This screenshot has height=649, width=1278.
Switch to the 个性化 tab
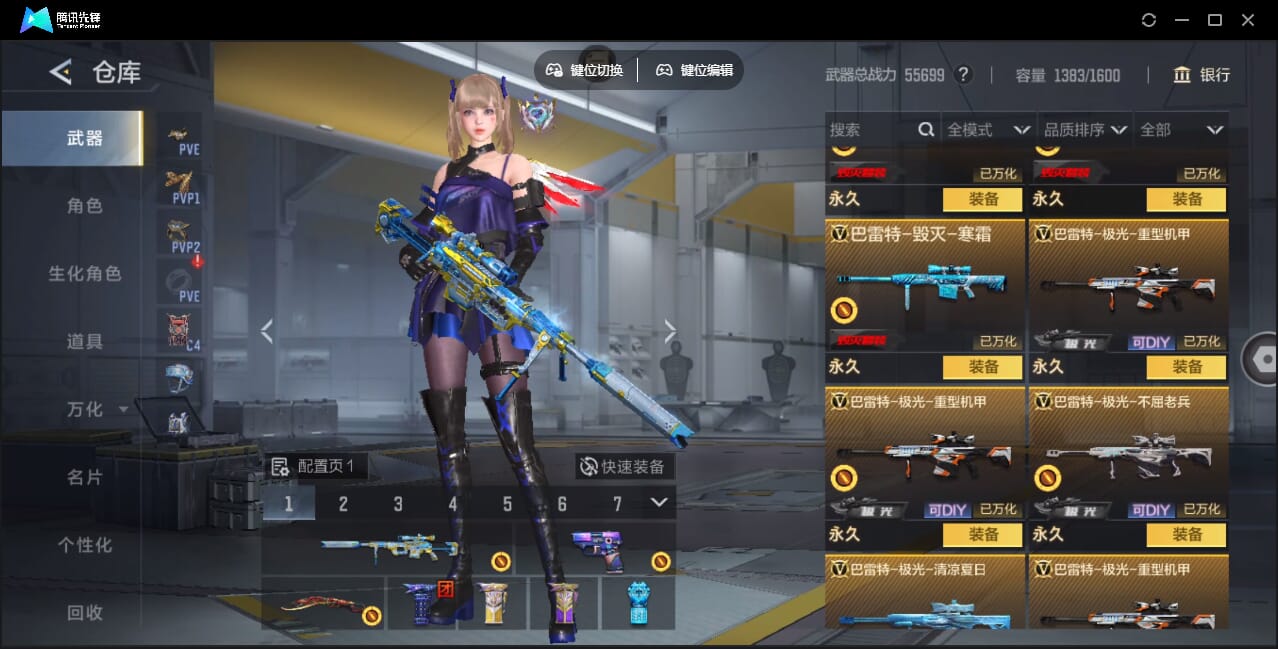point(85,546)
